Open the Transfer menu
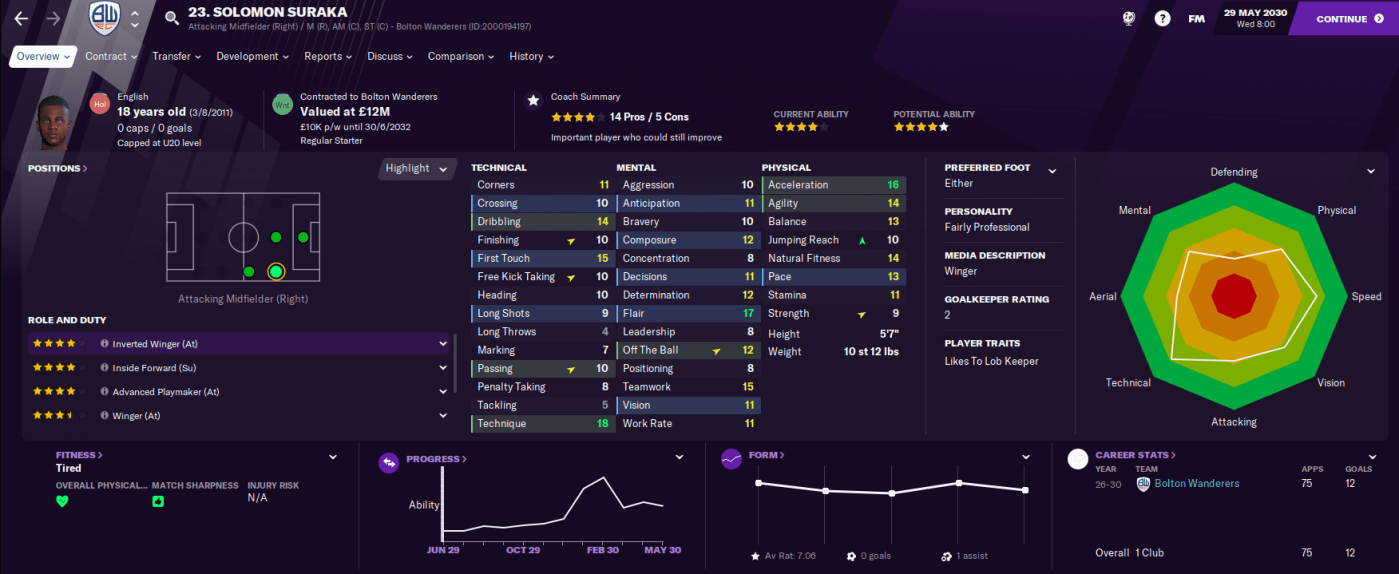 (x=176, y=57)
